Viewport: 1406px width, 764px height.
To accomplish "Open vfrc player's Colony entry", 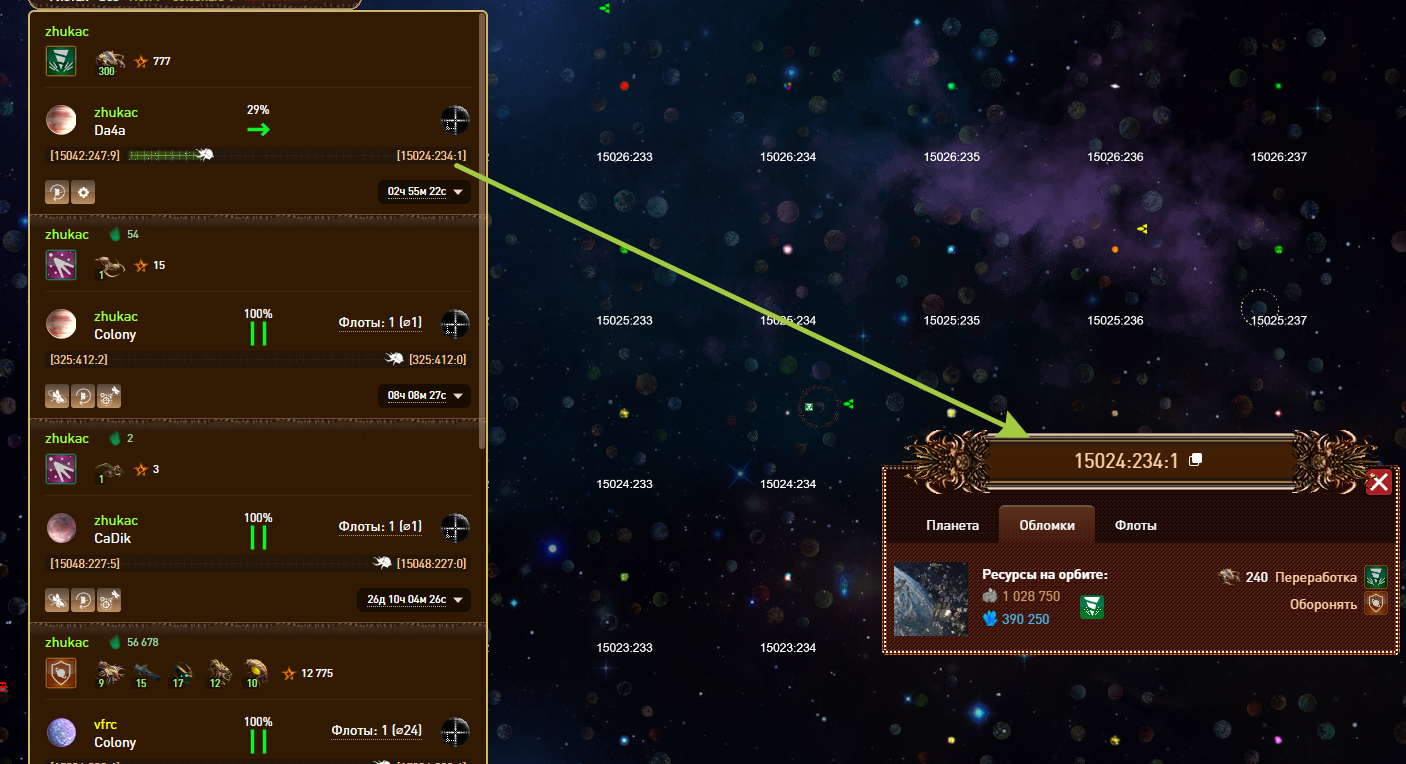I will point(115,742).
